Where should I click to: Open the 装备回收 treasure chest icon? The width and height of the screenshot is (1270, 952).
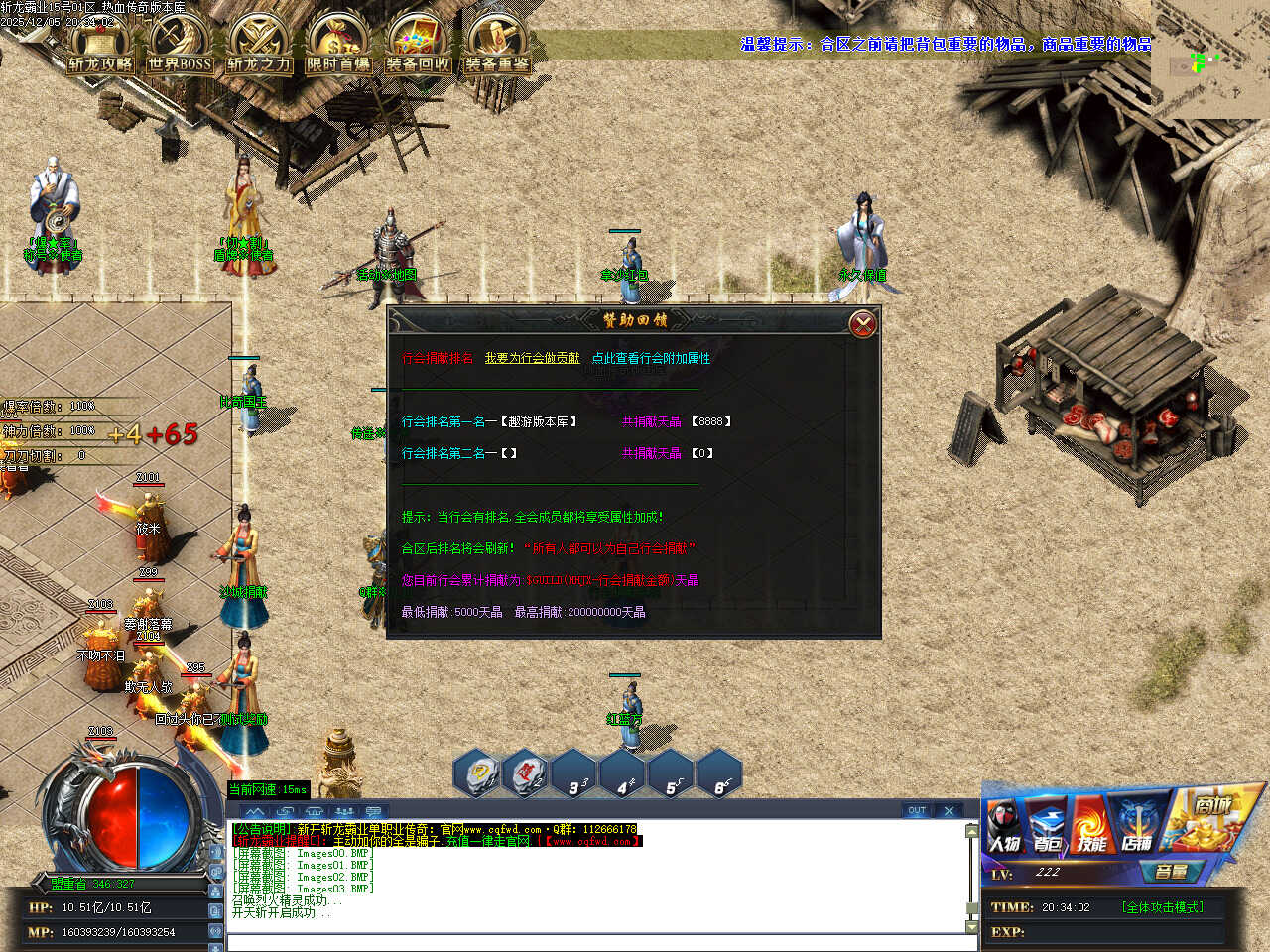[x=418, y=45]
